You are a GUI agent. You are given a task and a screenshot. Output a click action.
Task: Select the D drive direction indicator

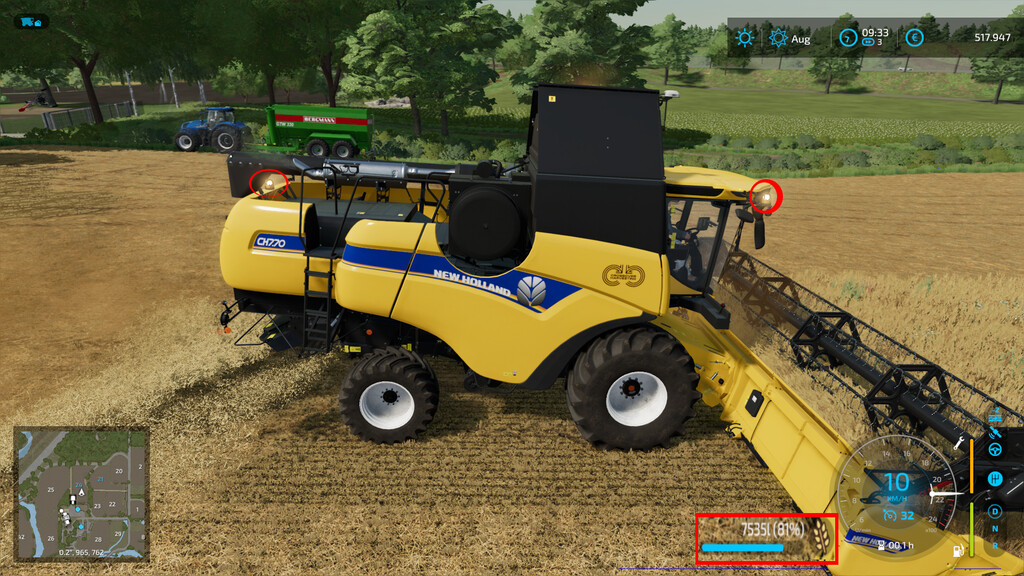[x=995, y=512]
